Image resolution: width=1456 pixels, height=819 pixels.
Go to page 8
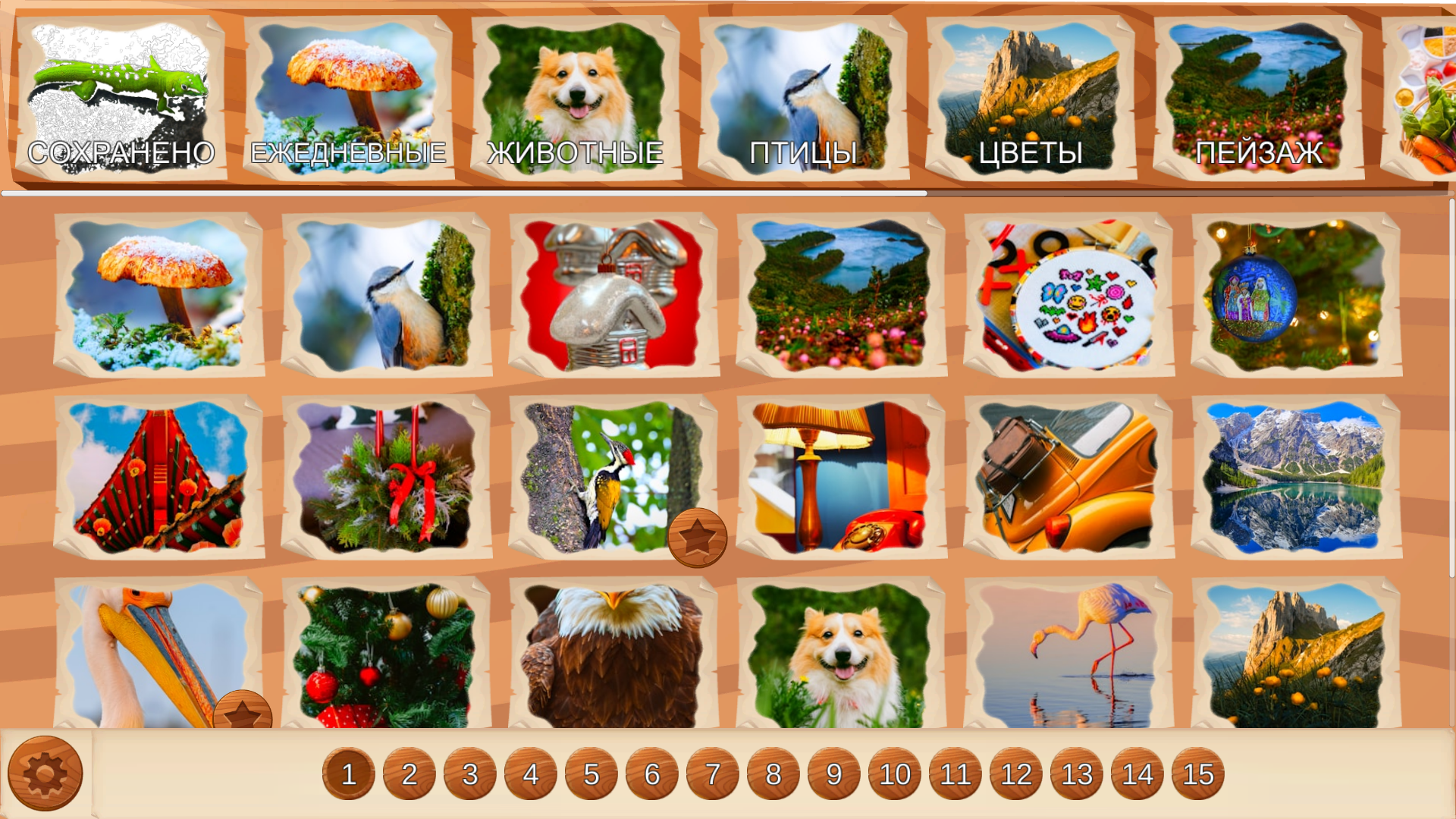pos(773,773)
